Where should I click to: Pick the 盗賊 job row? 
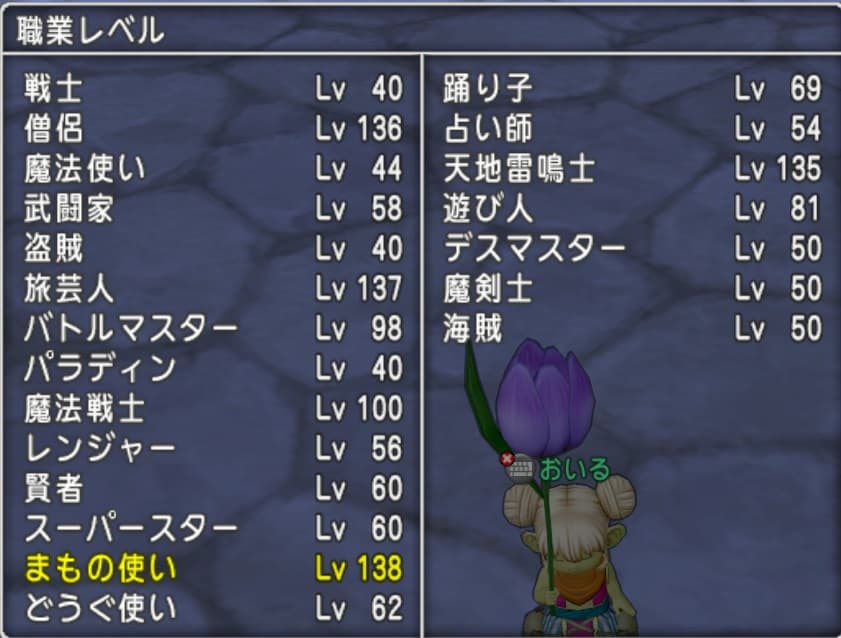[54, 249]
